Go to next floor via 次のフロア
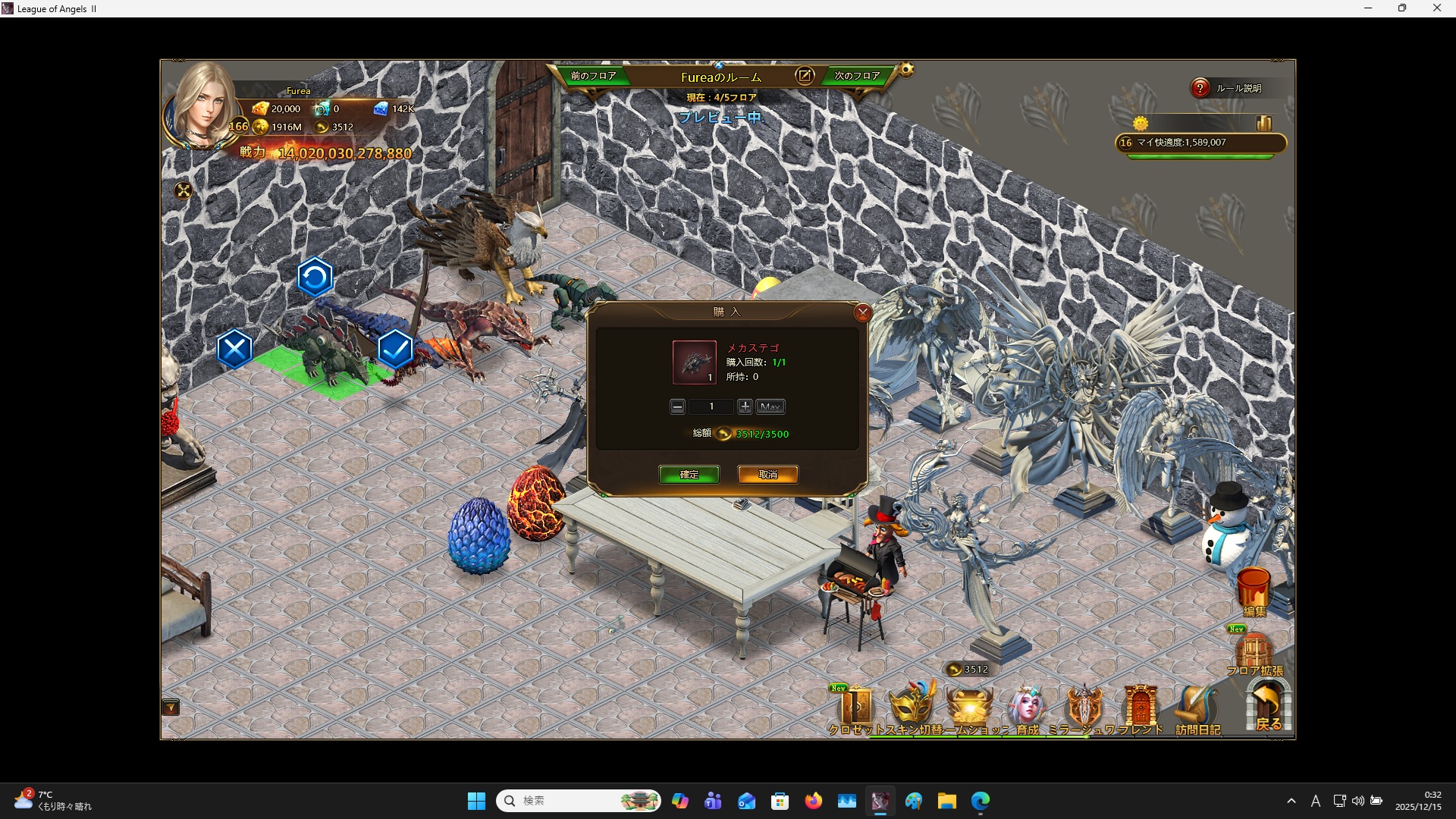The image size is (1456, 819). [857, 76]
